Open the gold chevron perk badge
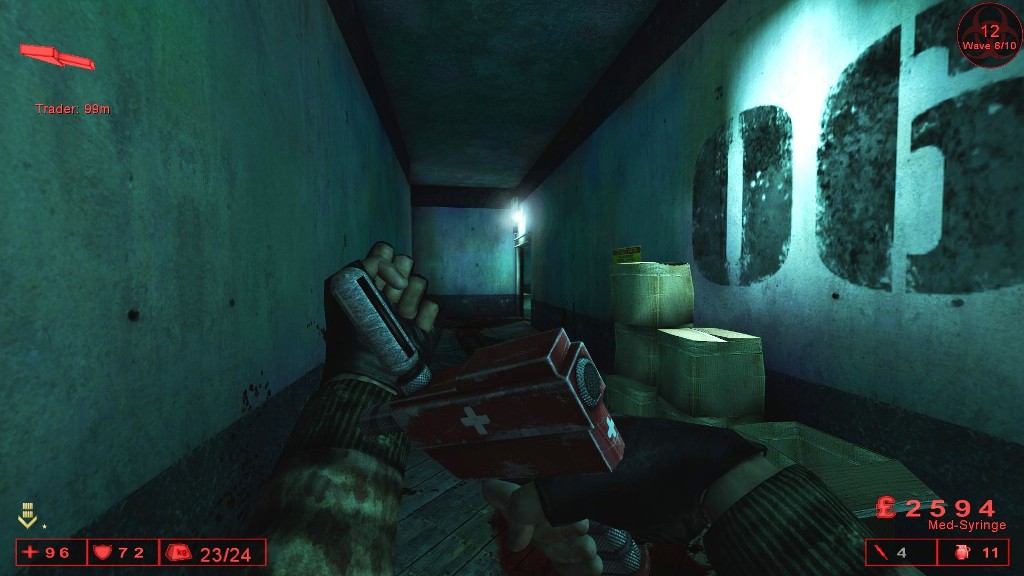The width and height of the screenshot is (1024, 576). pos(28,516)
